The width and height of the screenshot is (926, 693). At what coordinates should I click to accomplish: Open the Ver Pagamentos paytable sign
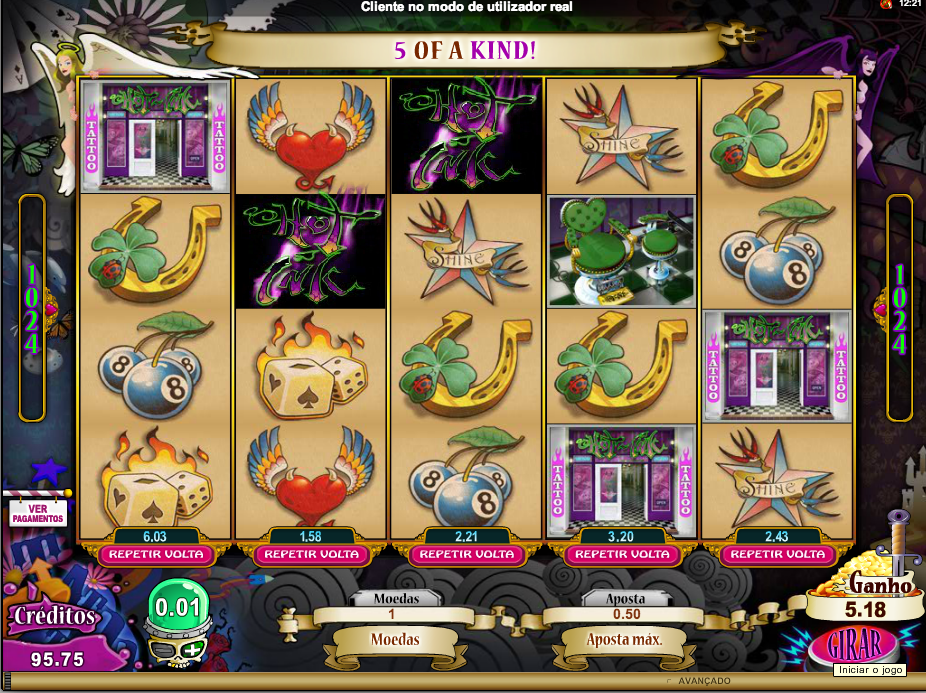pyautogui.click(x=38, y=513)
